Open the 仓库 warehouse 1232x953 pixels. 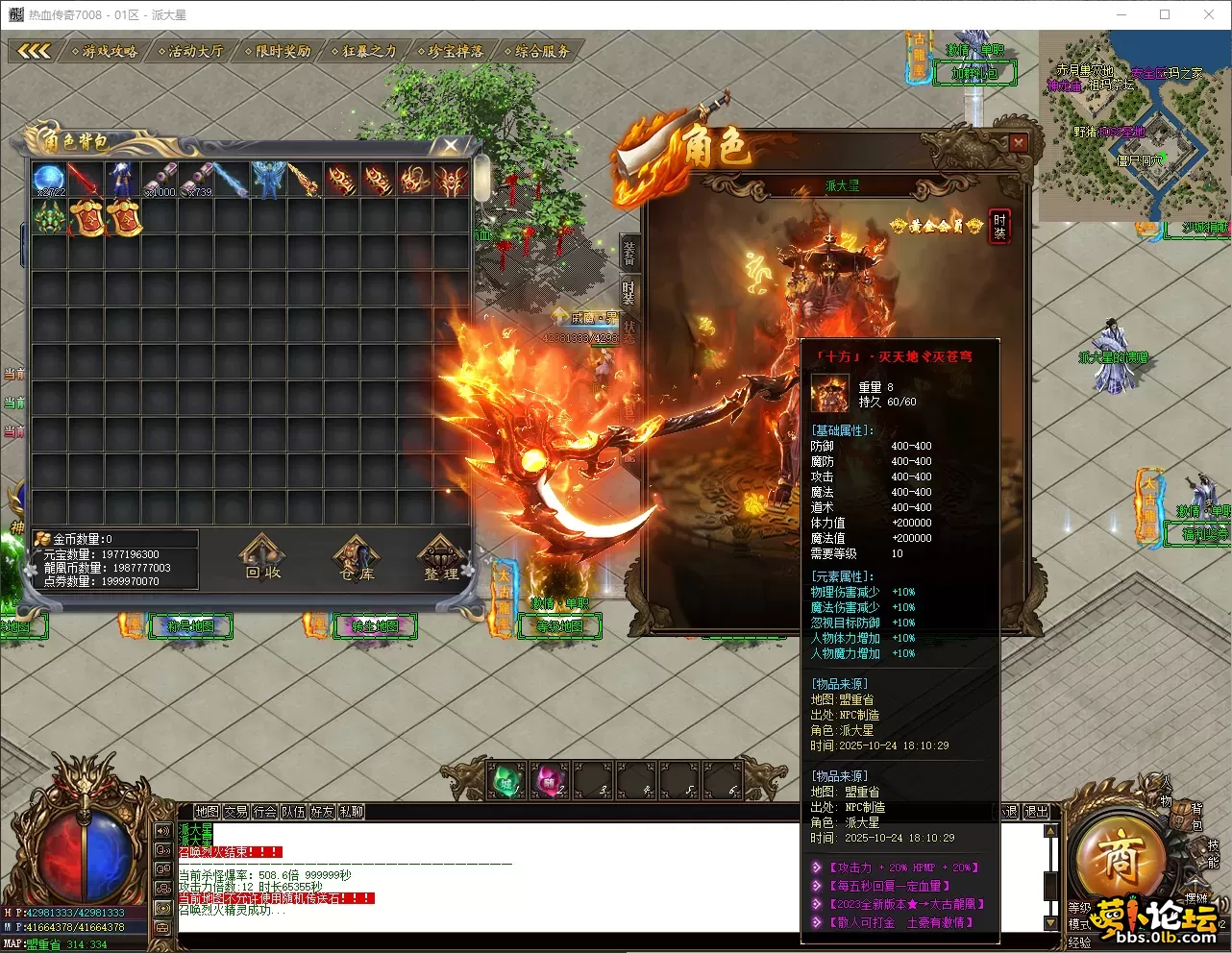357,558
